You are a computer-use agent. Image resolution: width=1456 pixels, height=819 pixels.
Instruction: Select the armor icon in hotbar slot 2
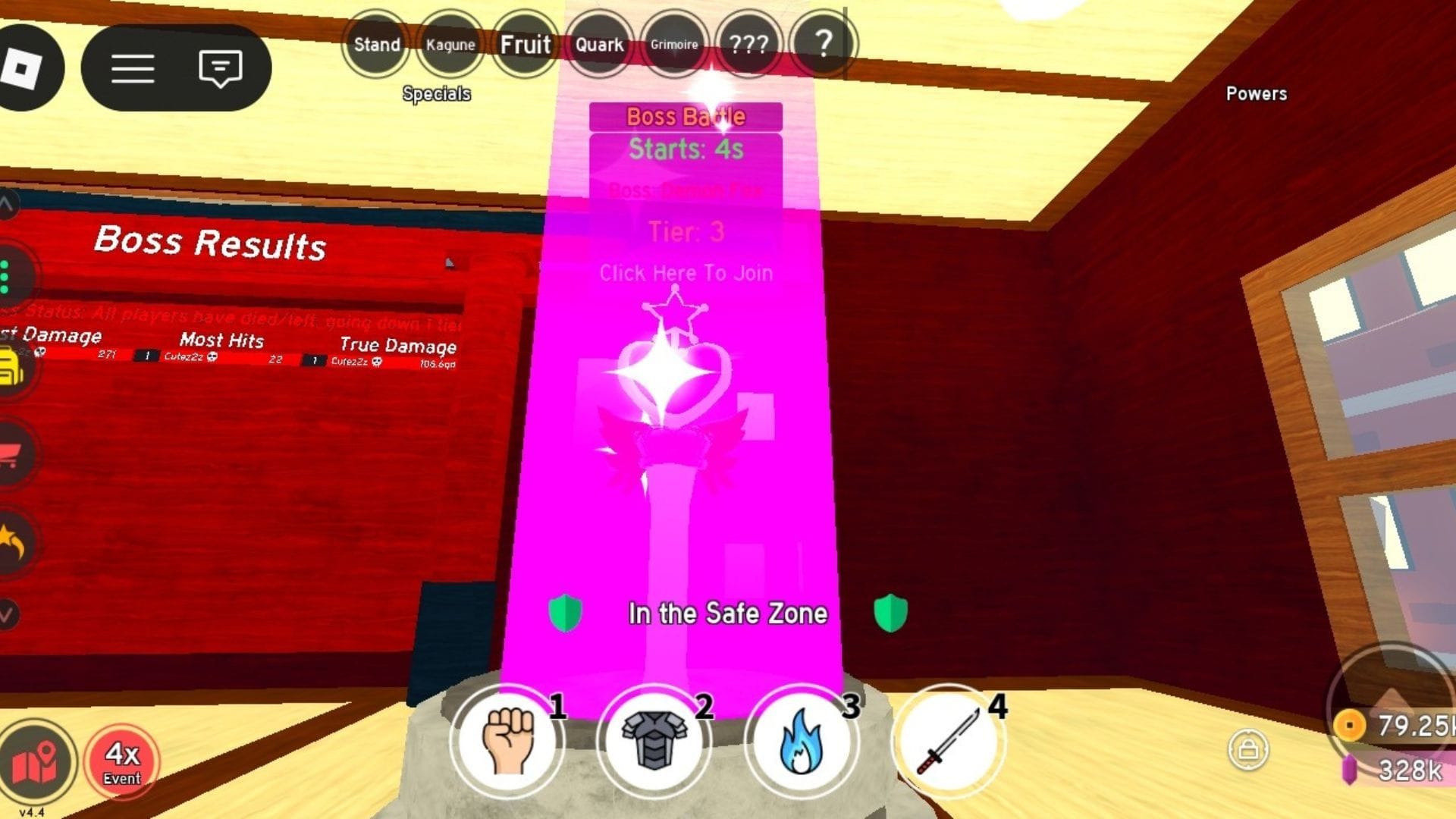(x=654, y=739)
